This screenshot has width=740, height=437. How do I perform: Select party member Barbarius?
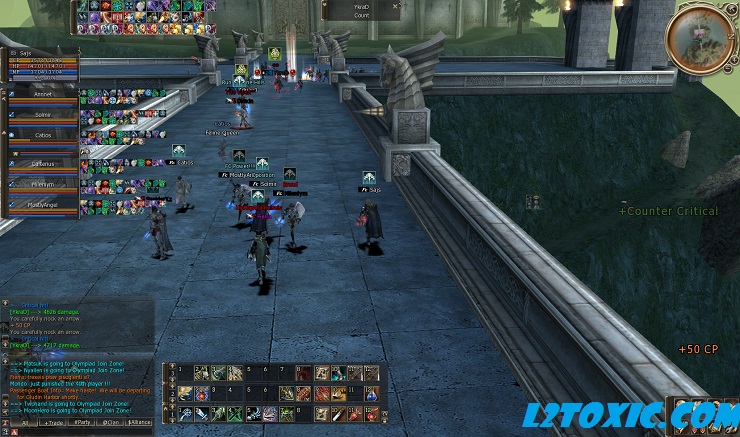pyautogui.click(x=41, y=163)
